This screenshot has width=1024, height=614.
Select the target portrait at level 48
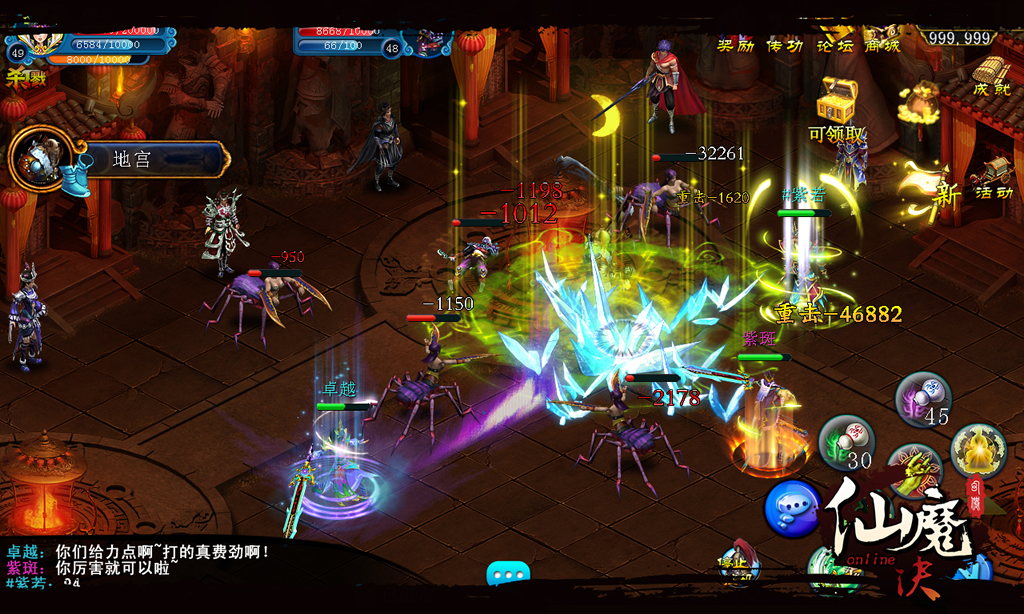point(431,41)
